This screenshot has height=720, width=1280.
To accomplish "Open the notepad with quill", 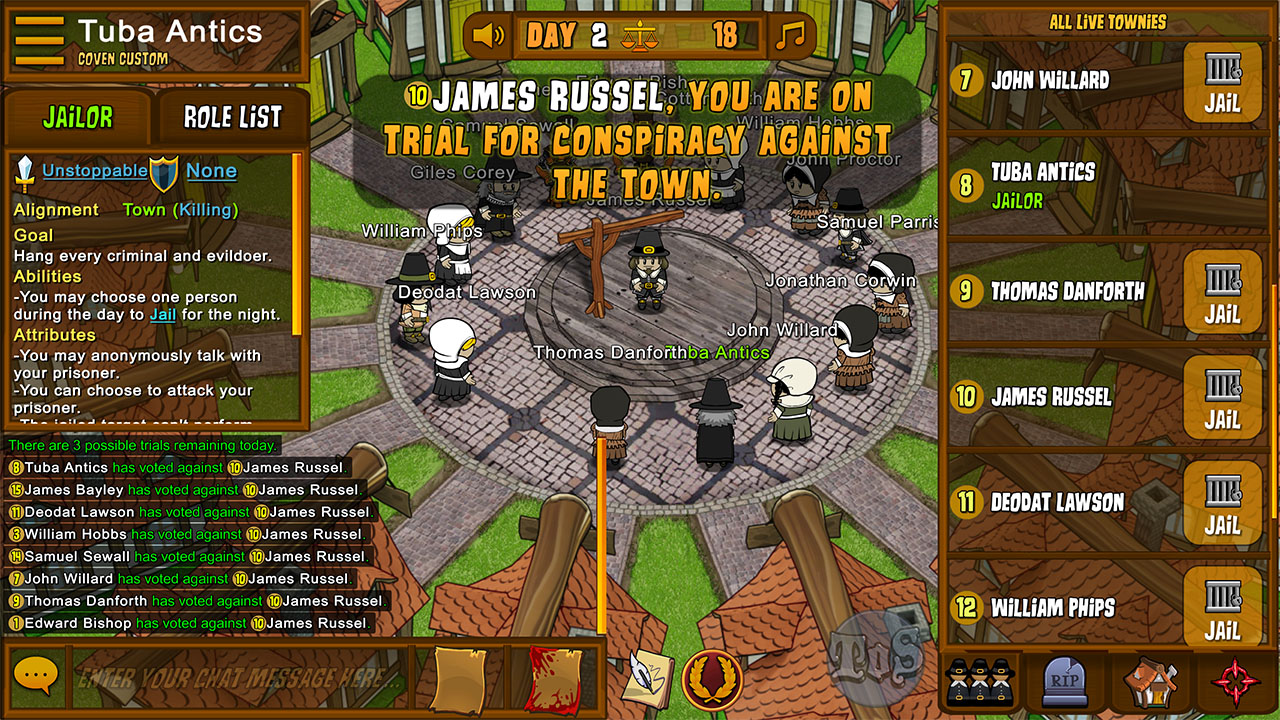I will coord(647,679).
